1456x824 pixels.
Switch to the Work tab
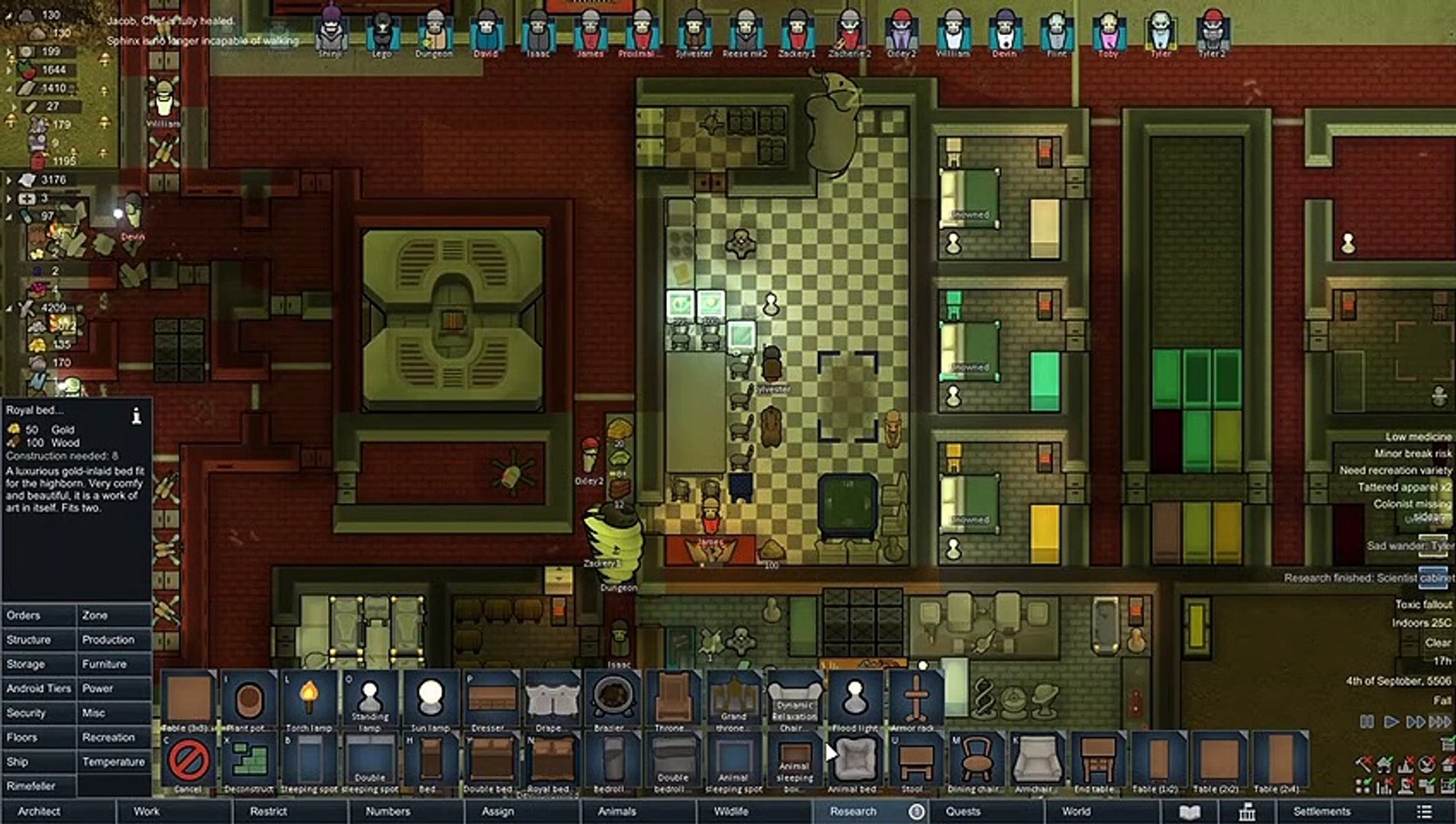click(147, 811)
